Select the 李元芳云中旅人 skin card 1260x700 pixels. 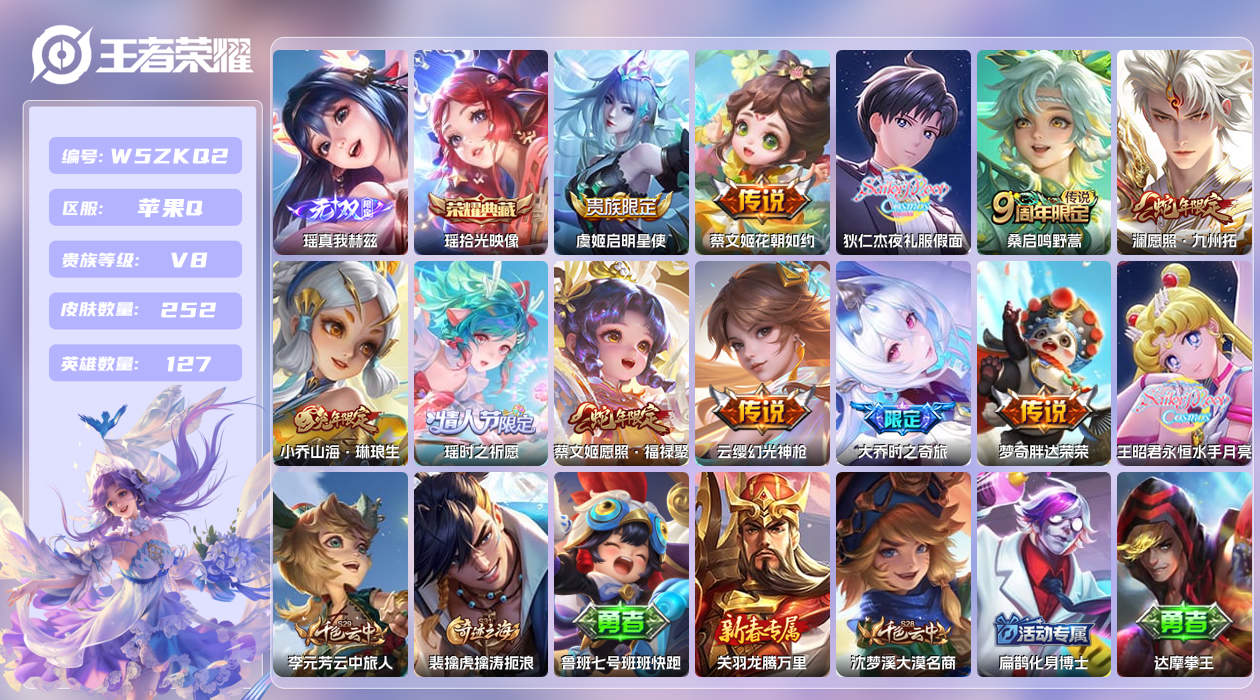coord(340,574)
